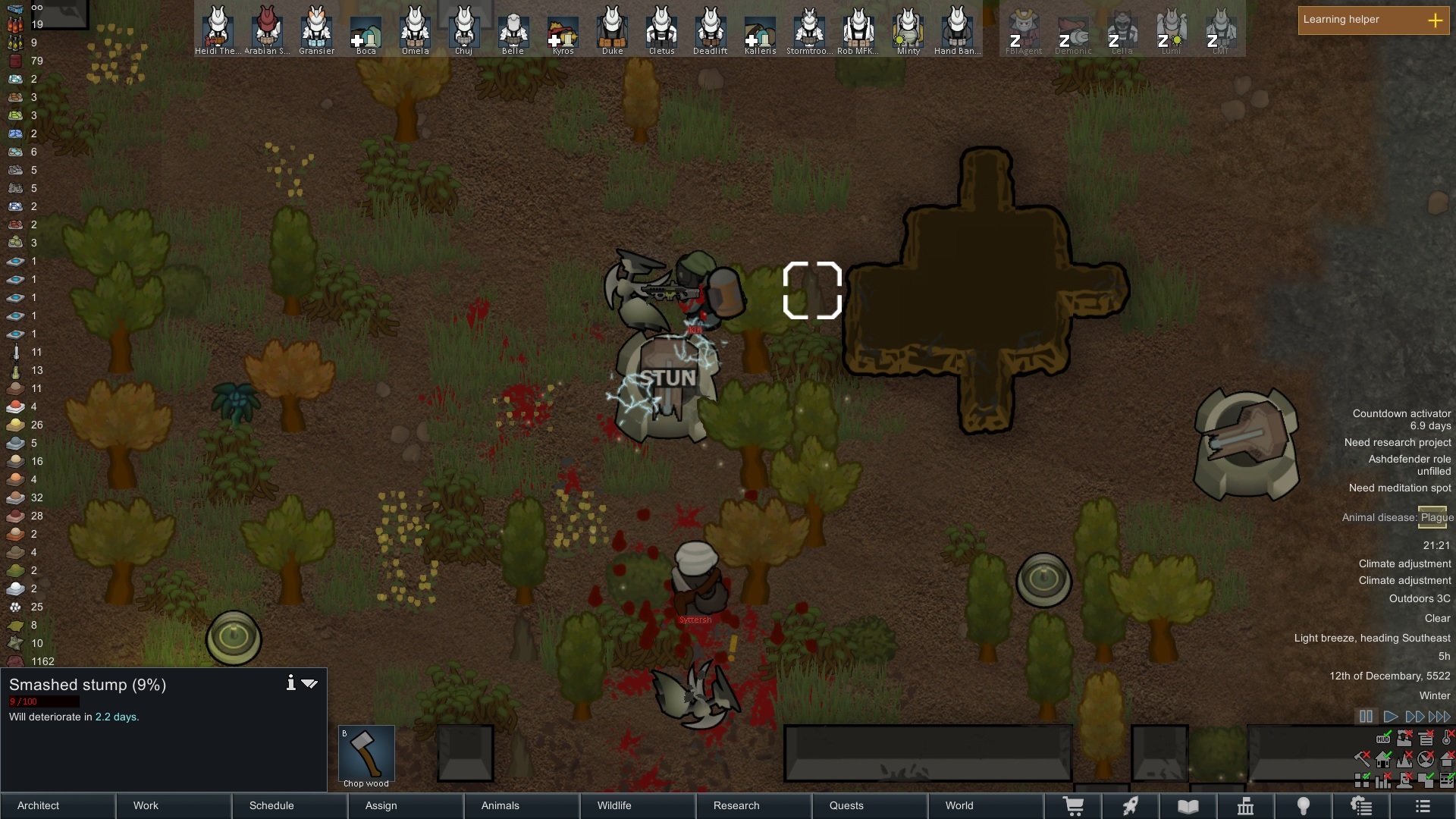The width and height of the screenshot is (1456, 819).
Task: Open the Research tab
Action: (736, 805)
